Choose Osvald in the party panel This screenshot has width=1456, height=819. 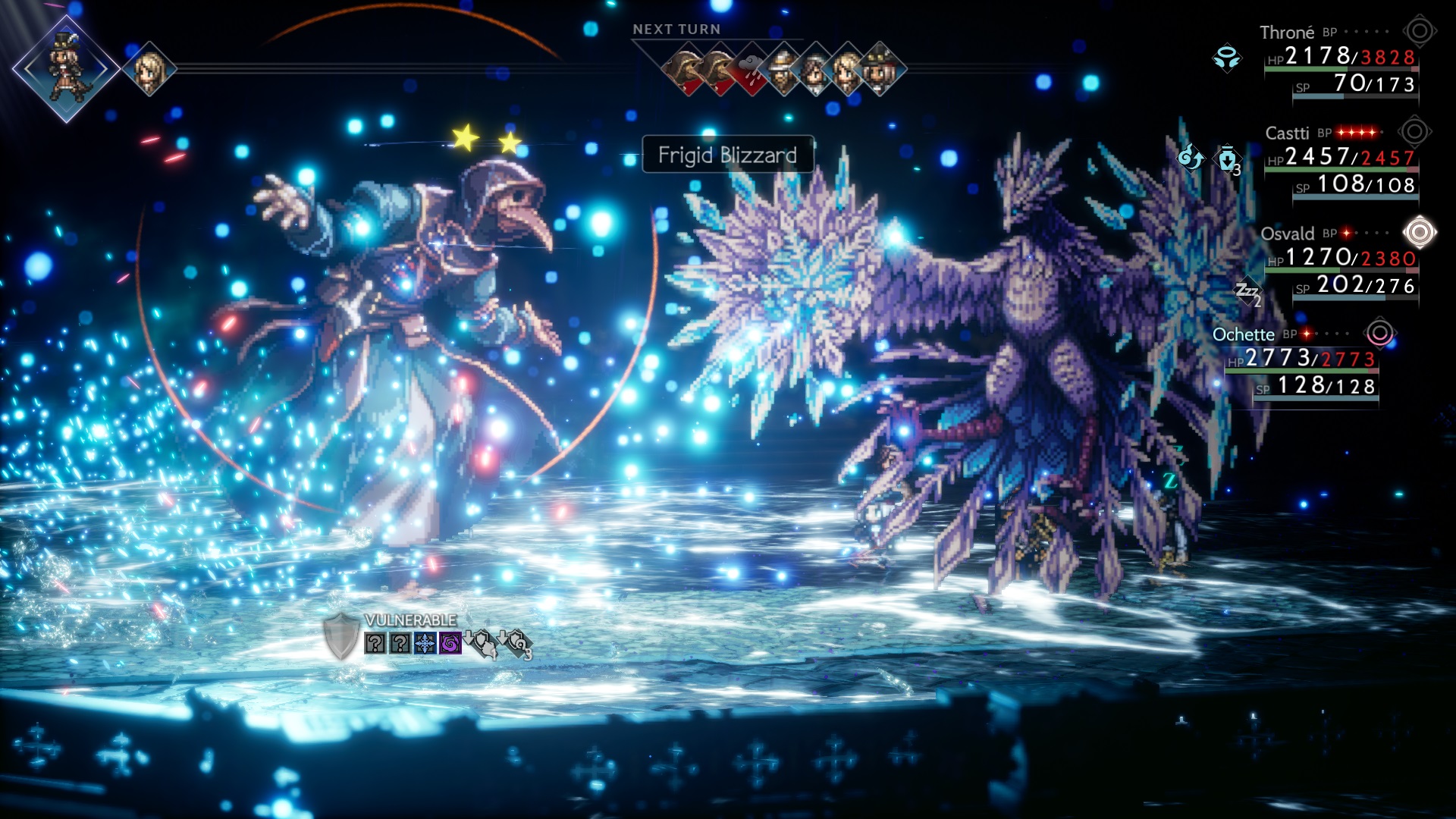coord(1287,234)
